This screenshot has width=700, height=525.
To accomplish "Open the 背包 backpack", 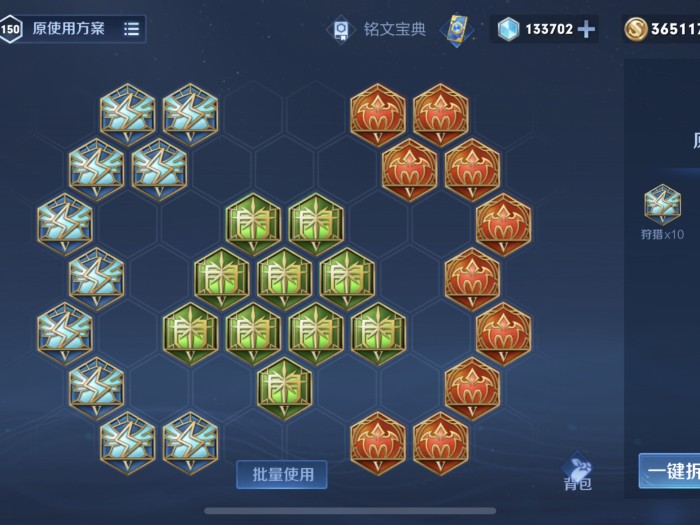I will tap(578, 472).
